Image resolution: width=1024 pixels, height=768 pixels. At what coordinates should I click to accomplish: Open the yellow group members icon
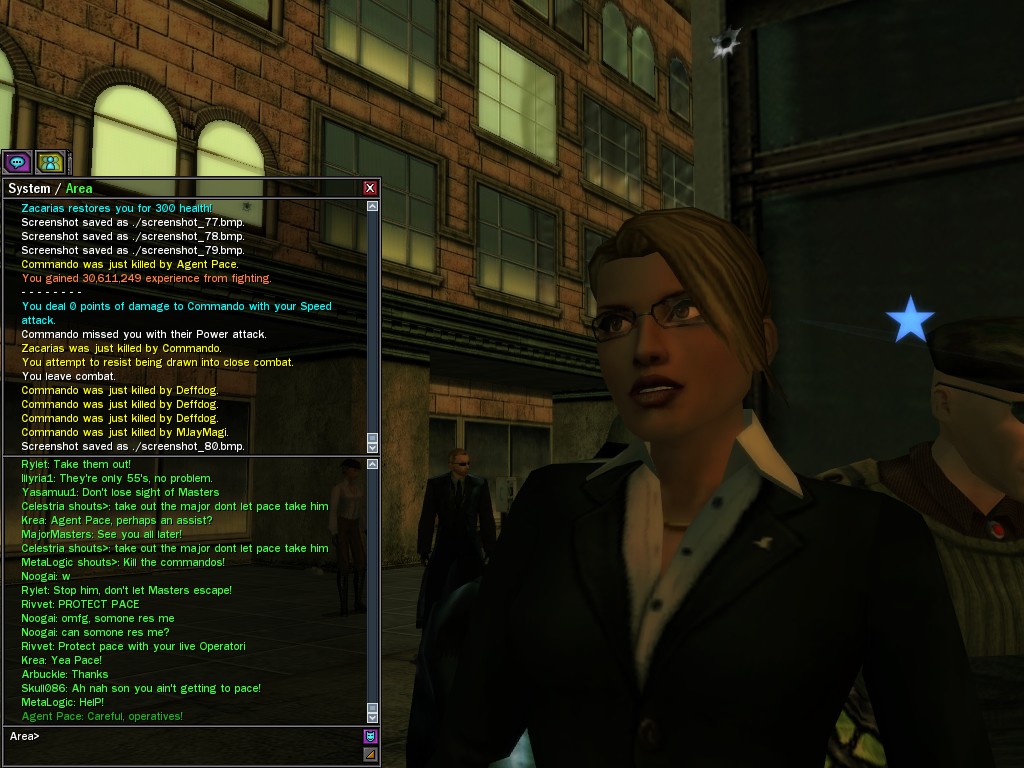coord(49,161)
